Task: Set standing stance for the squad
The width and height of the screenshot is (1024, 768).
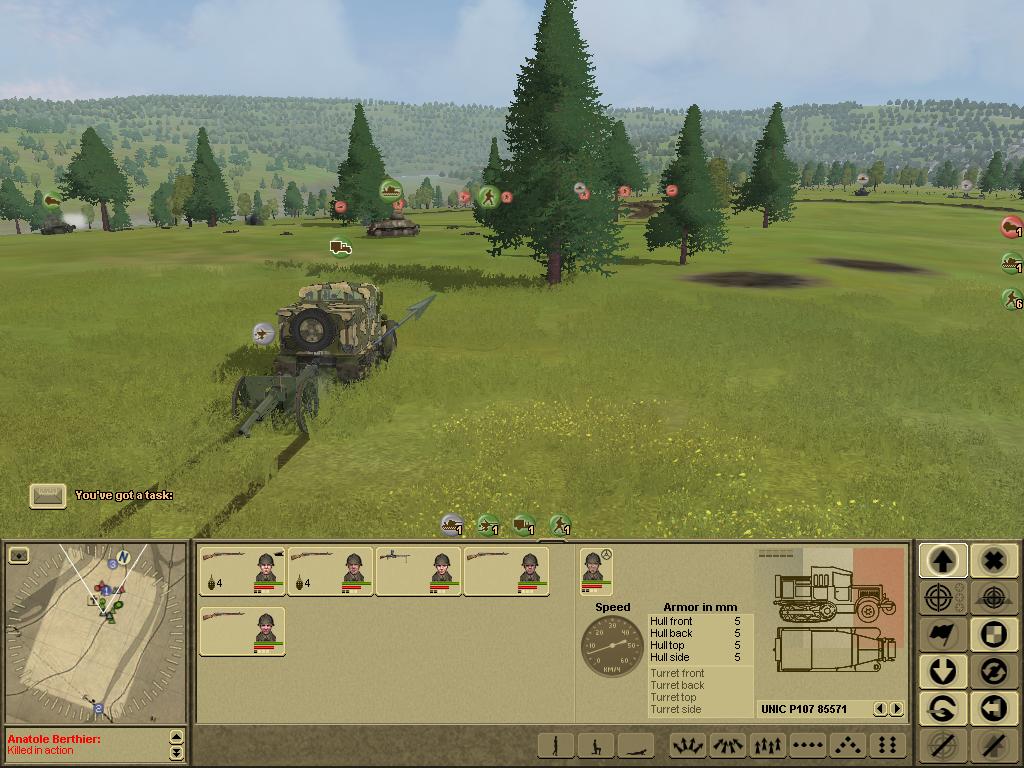Action: (555, 745)
